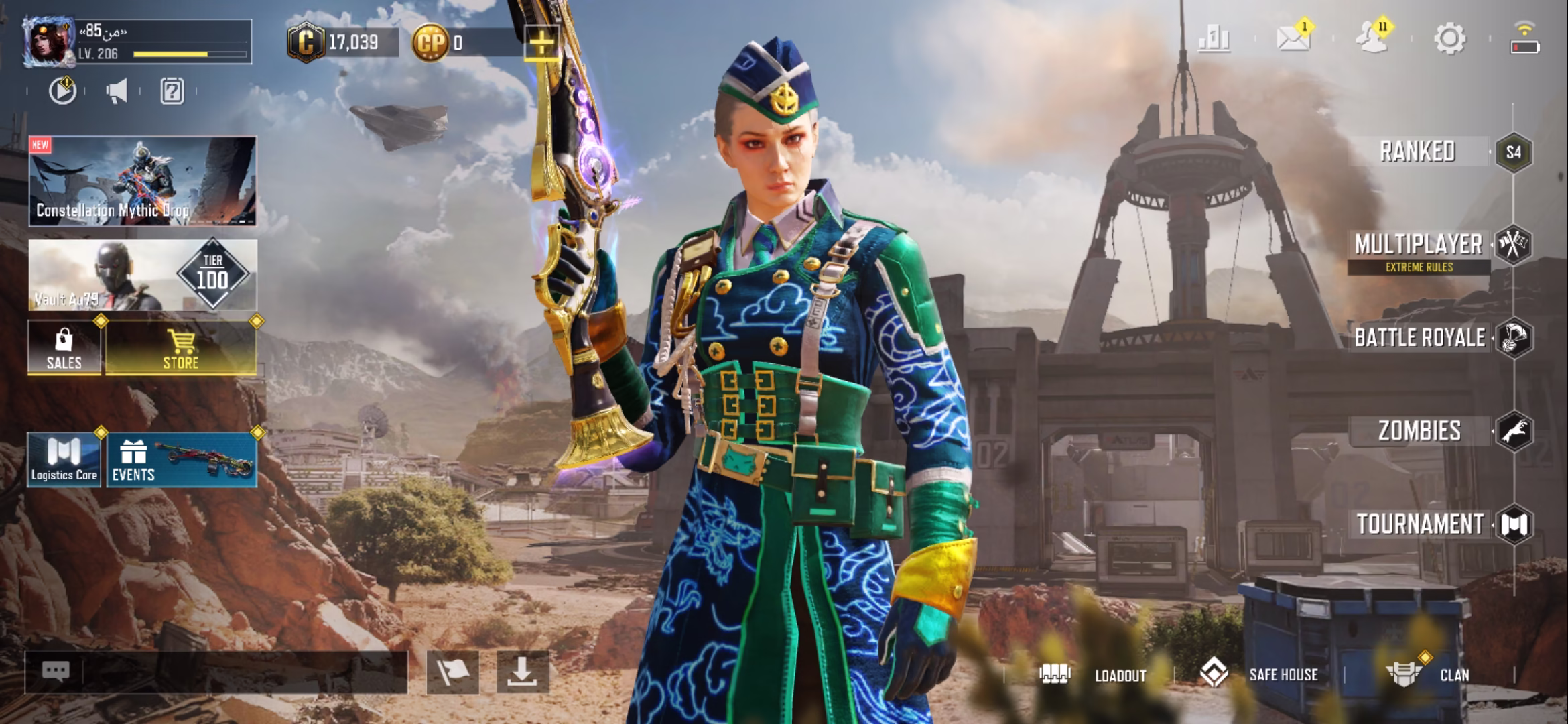Open the Vault Au79 battle pass banner
The image size is (1568, 724).
(142, 275)
